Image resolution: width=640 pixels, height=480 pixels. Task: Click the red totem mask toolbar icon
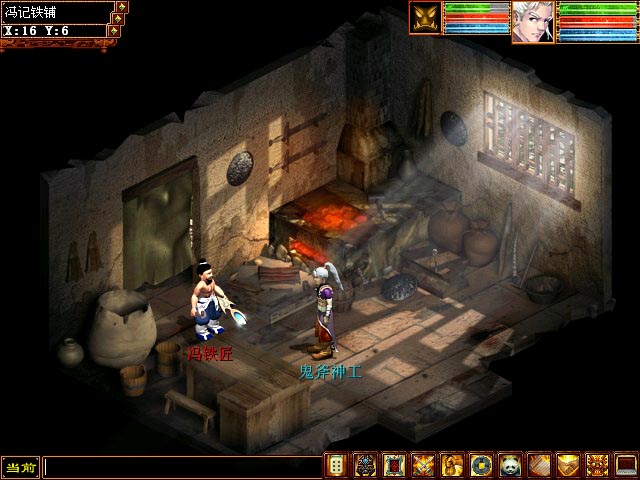[597, 465]
